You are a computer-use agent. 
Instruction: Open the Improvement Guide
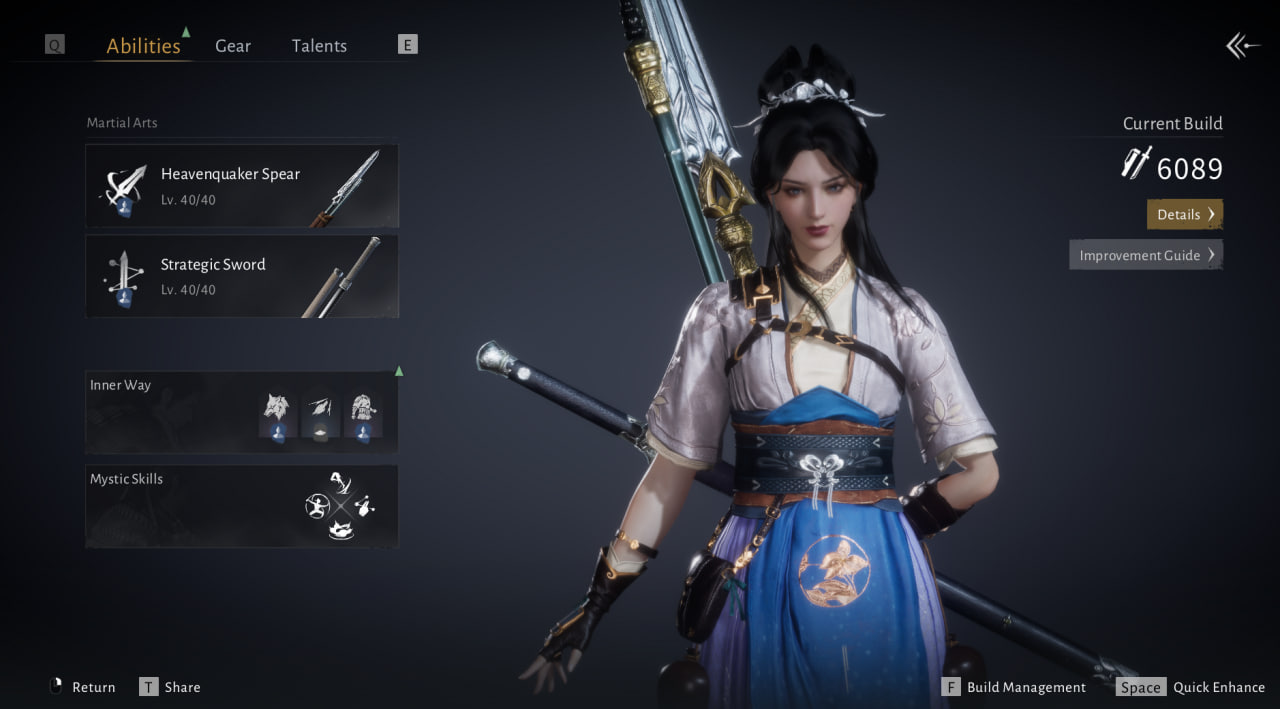click(x=1145, y=255)
